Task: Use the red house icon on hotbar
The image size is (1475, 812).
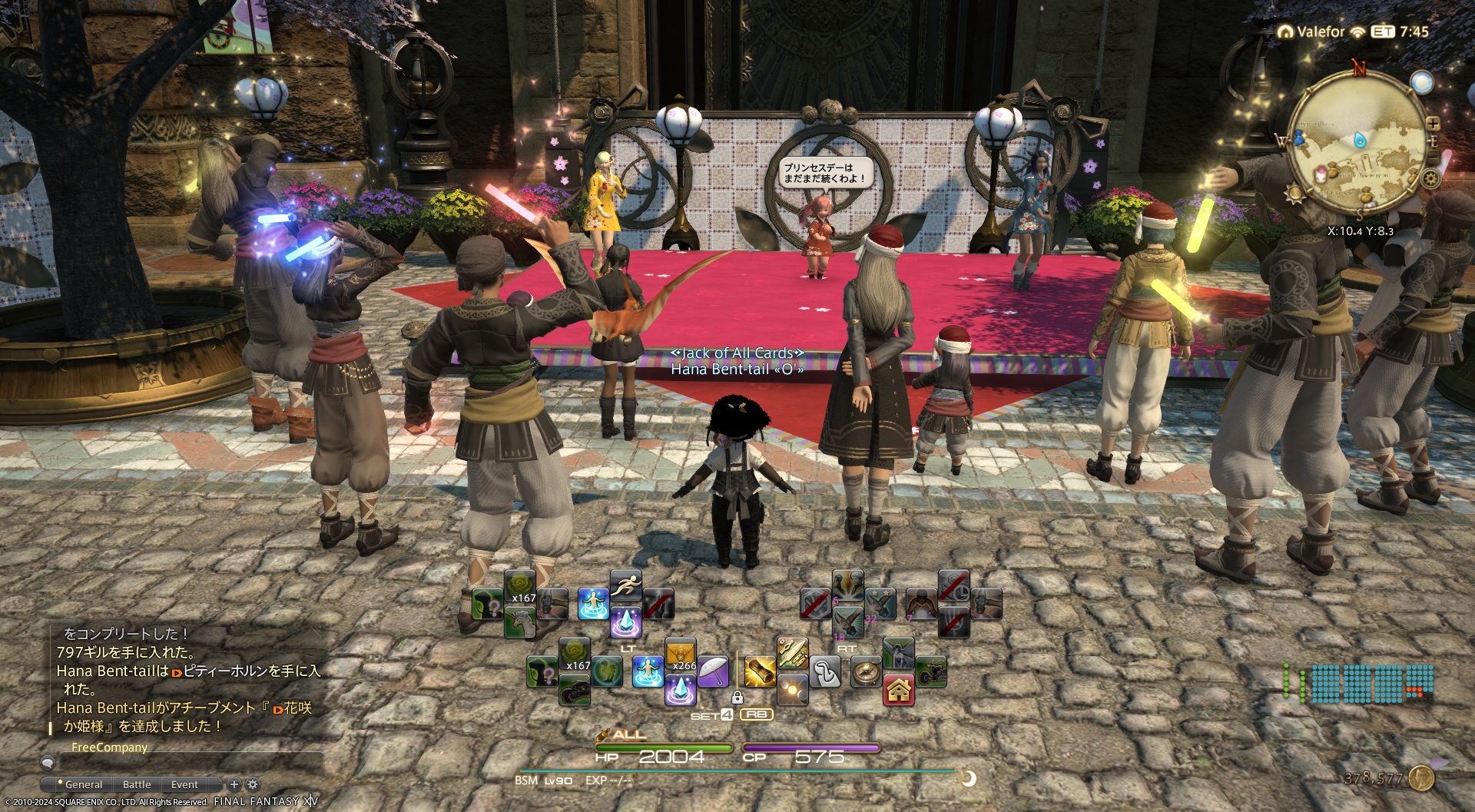Action: [x=898, y=690]
